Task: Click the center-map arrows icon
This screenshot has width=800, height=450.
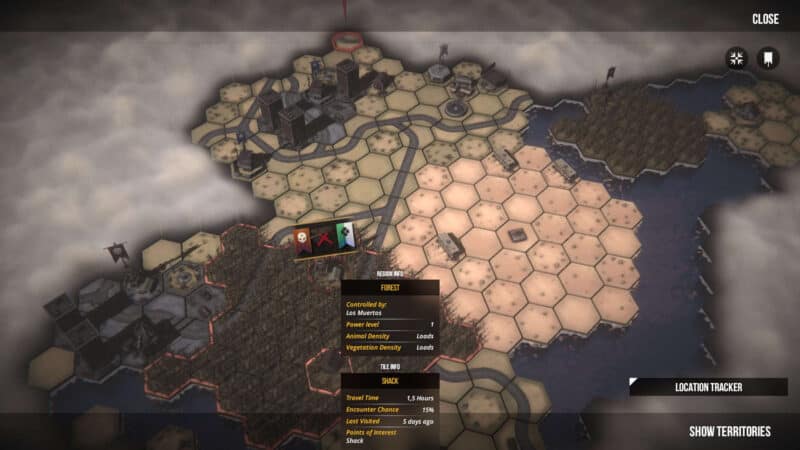Action: 737,58
